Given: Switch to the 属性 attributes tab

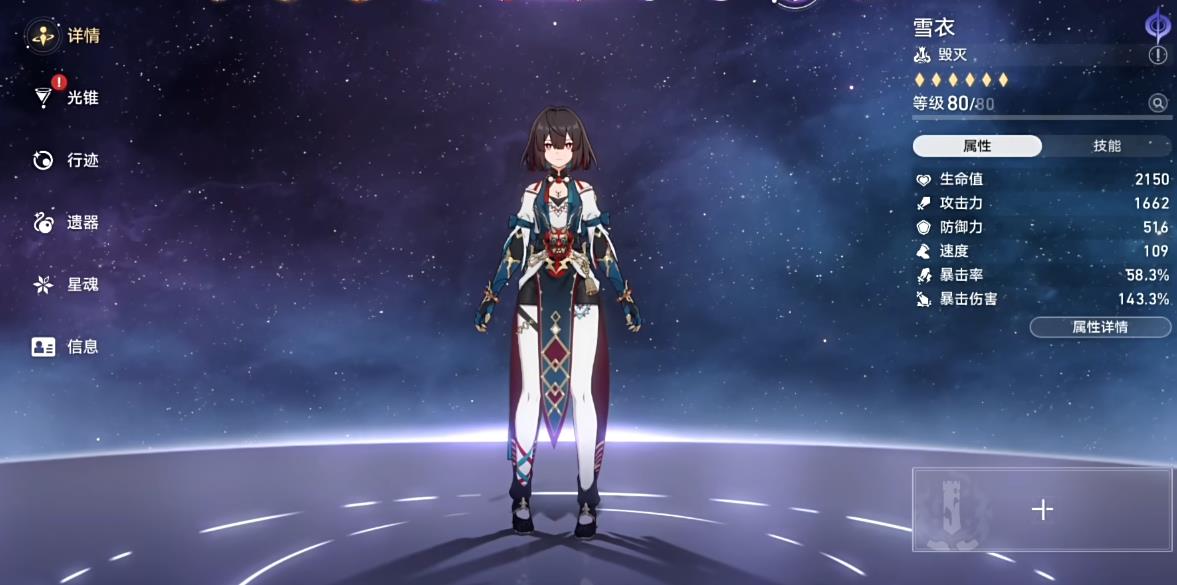Looking at the screenshot, I should tap(977, 146).
